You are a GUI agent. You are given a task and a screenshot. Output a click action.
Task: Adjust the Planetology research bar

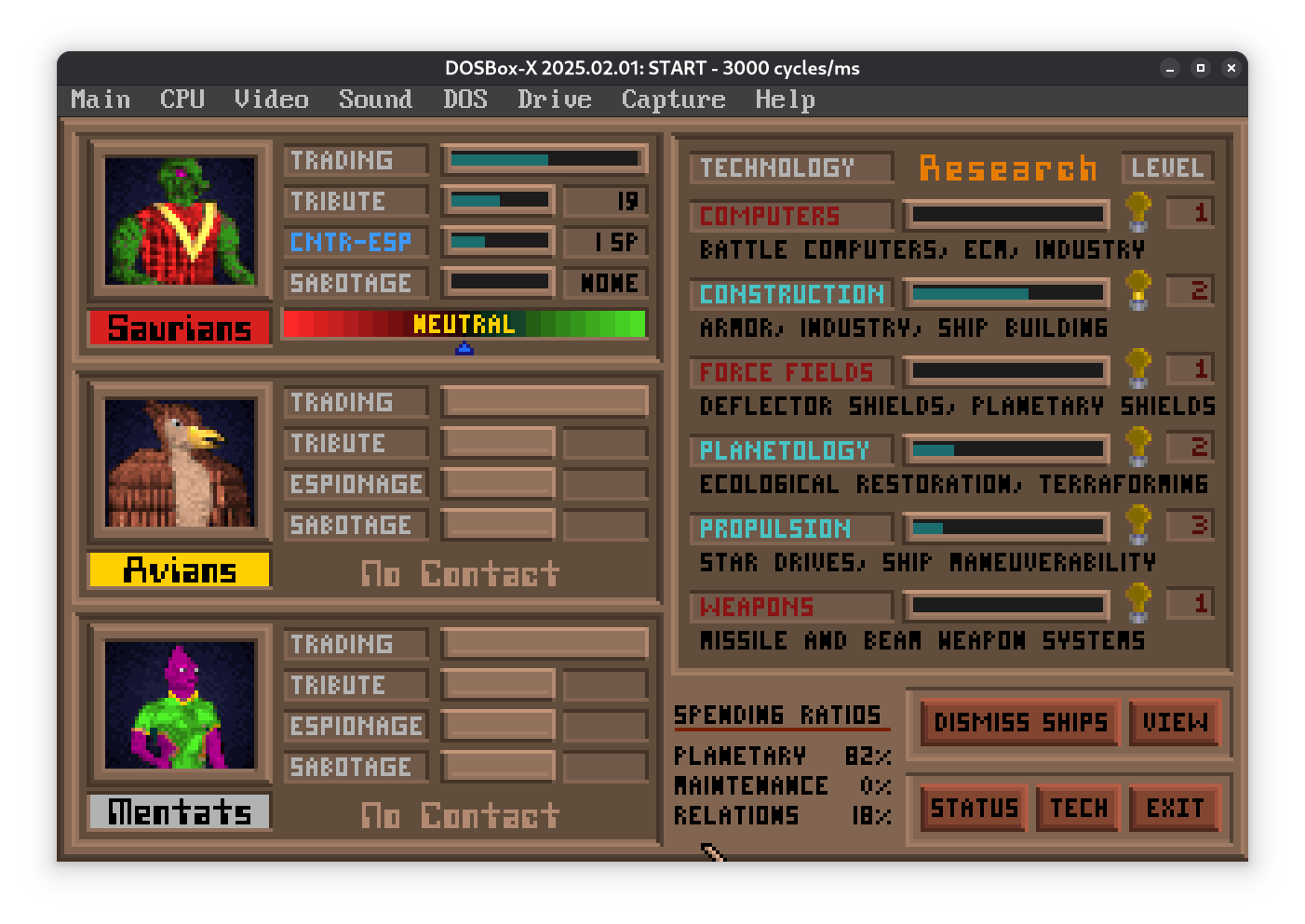(x=1007, y=449)
